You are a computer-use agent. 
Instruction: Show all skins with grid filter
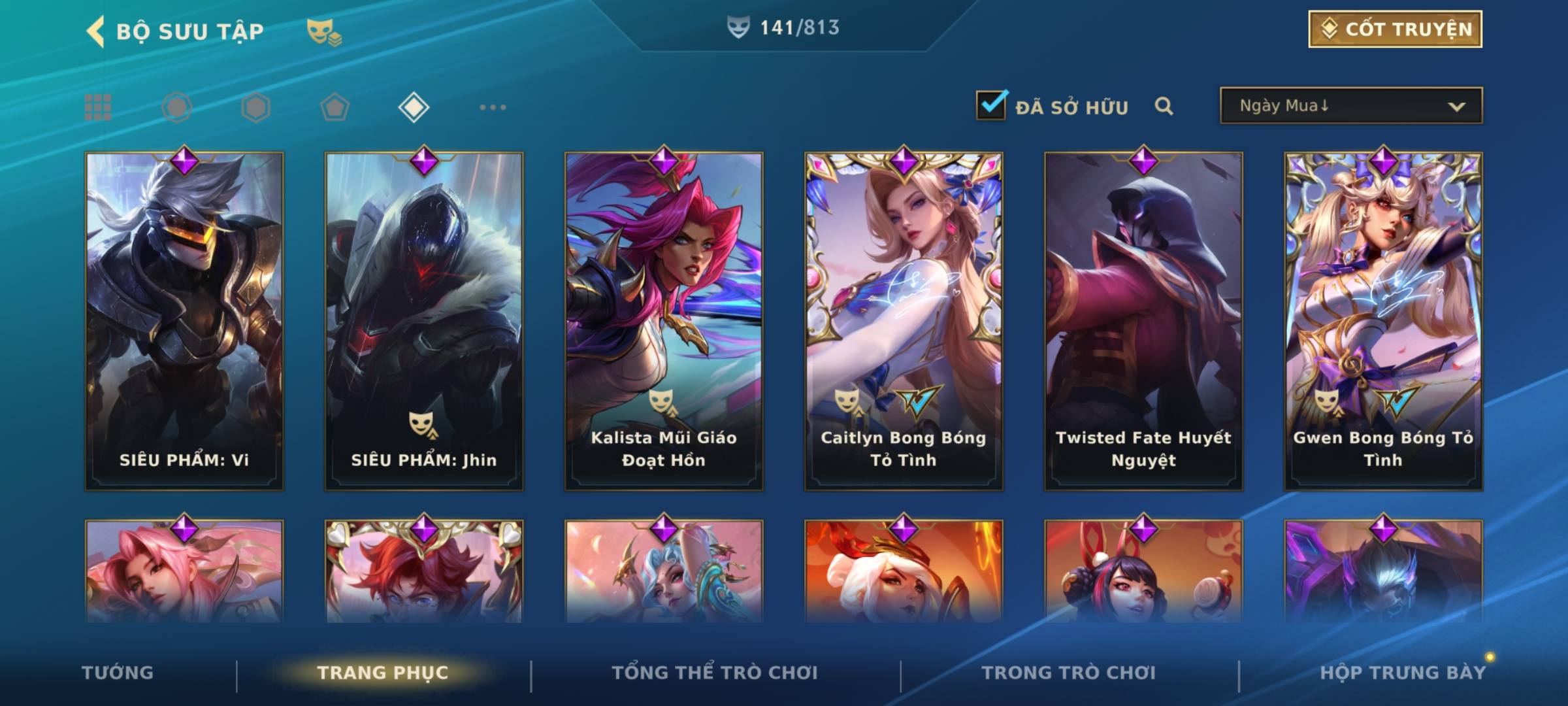pyautogui.click(x=98, y=107)
